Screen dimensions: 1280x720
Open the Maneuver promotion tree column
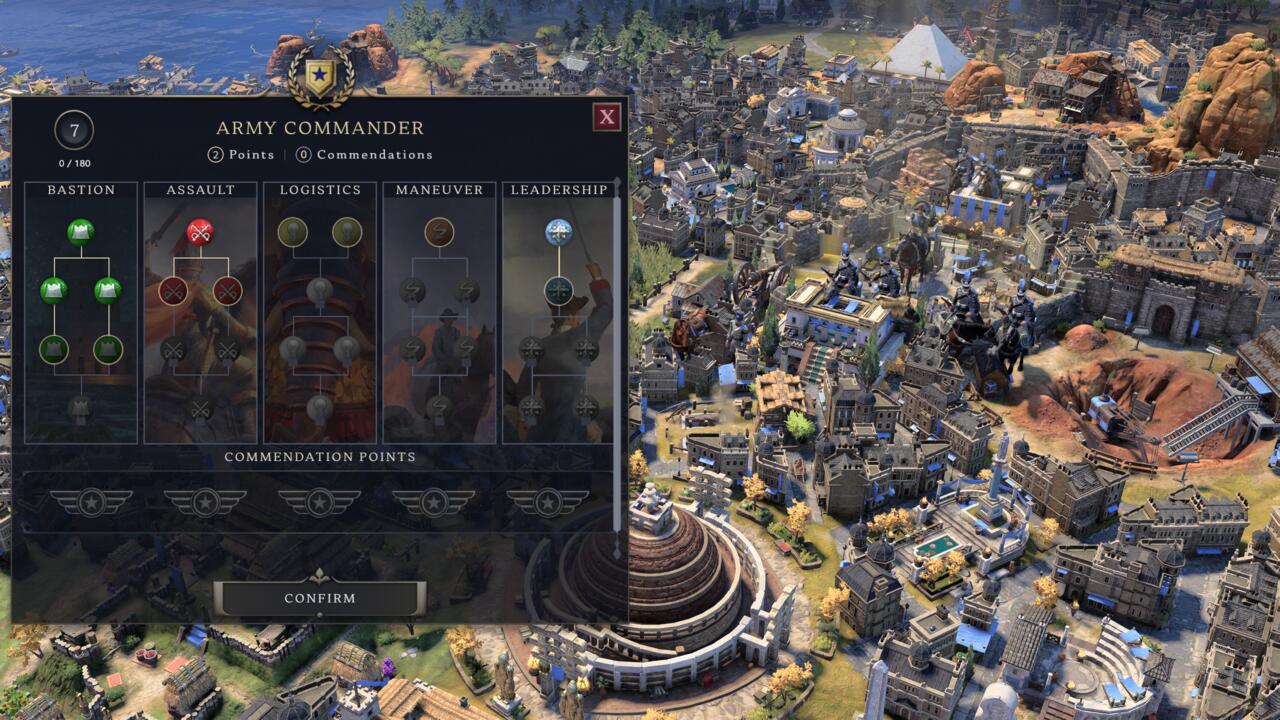click(439, 189)
